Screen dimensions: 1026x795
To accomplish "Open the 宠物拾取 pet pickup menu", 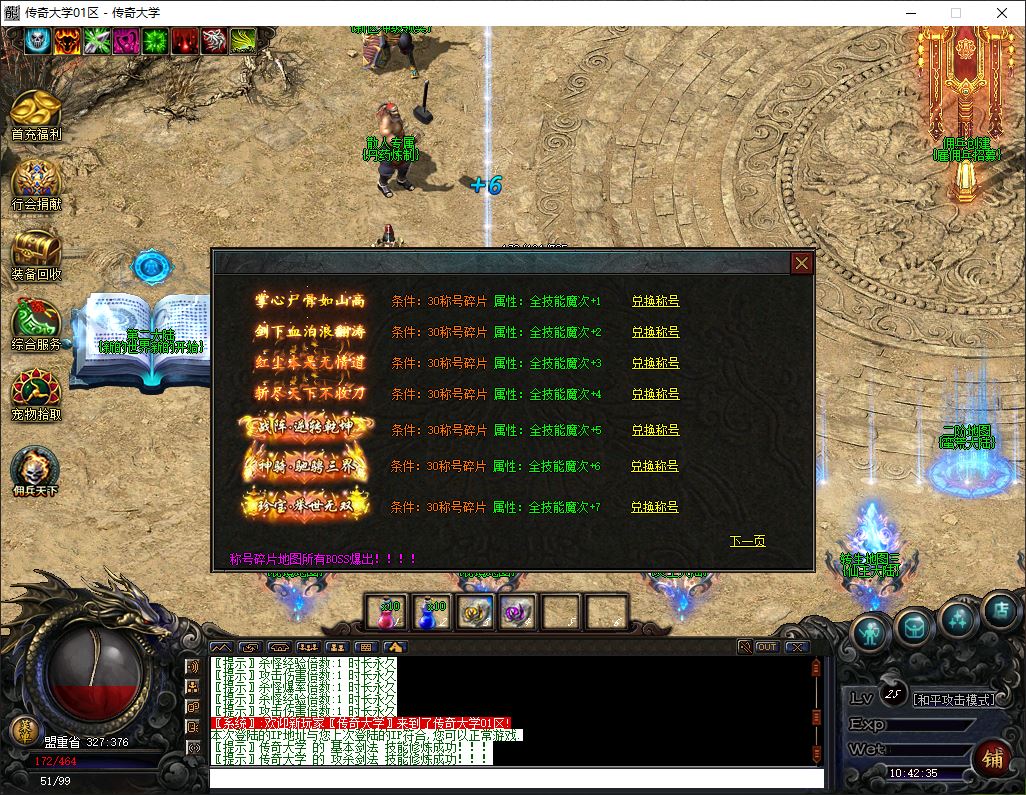I will pyautogui.click(x=36, y=393).
